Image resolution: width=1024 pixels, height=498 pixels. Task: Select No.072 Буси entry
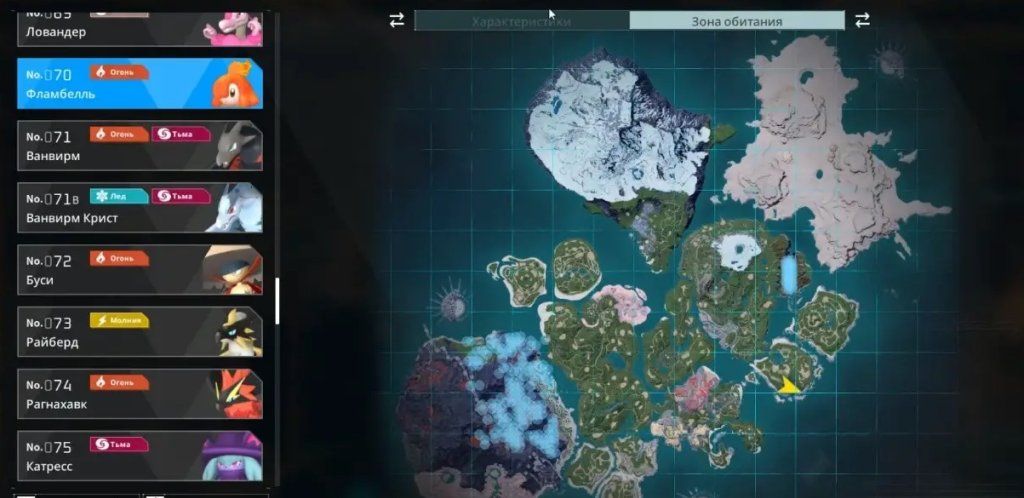click(140, 270)
